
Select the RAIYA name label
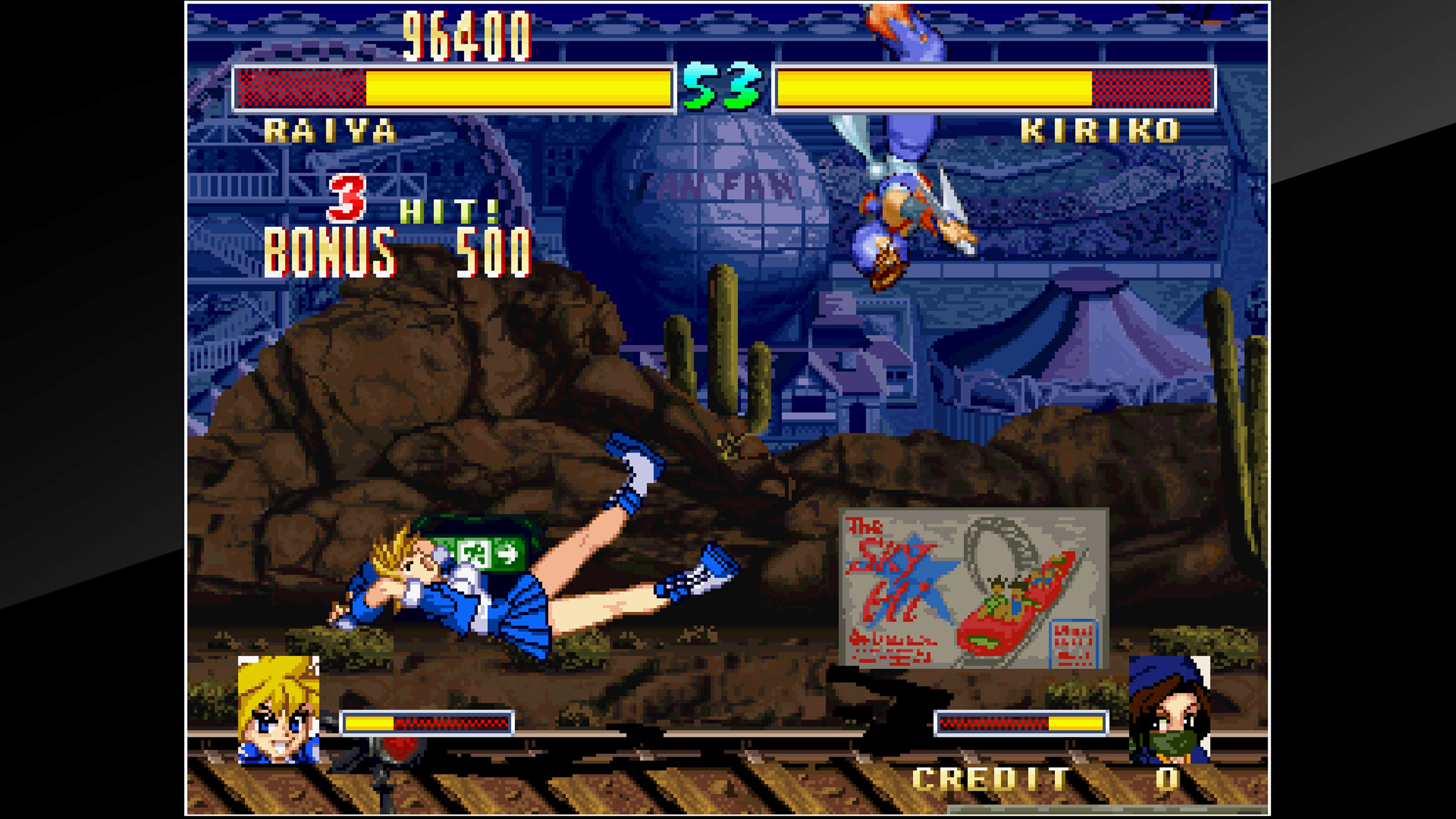point(332,130)
